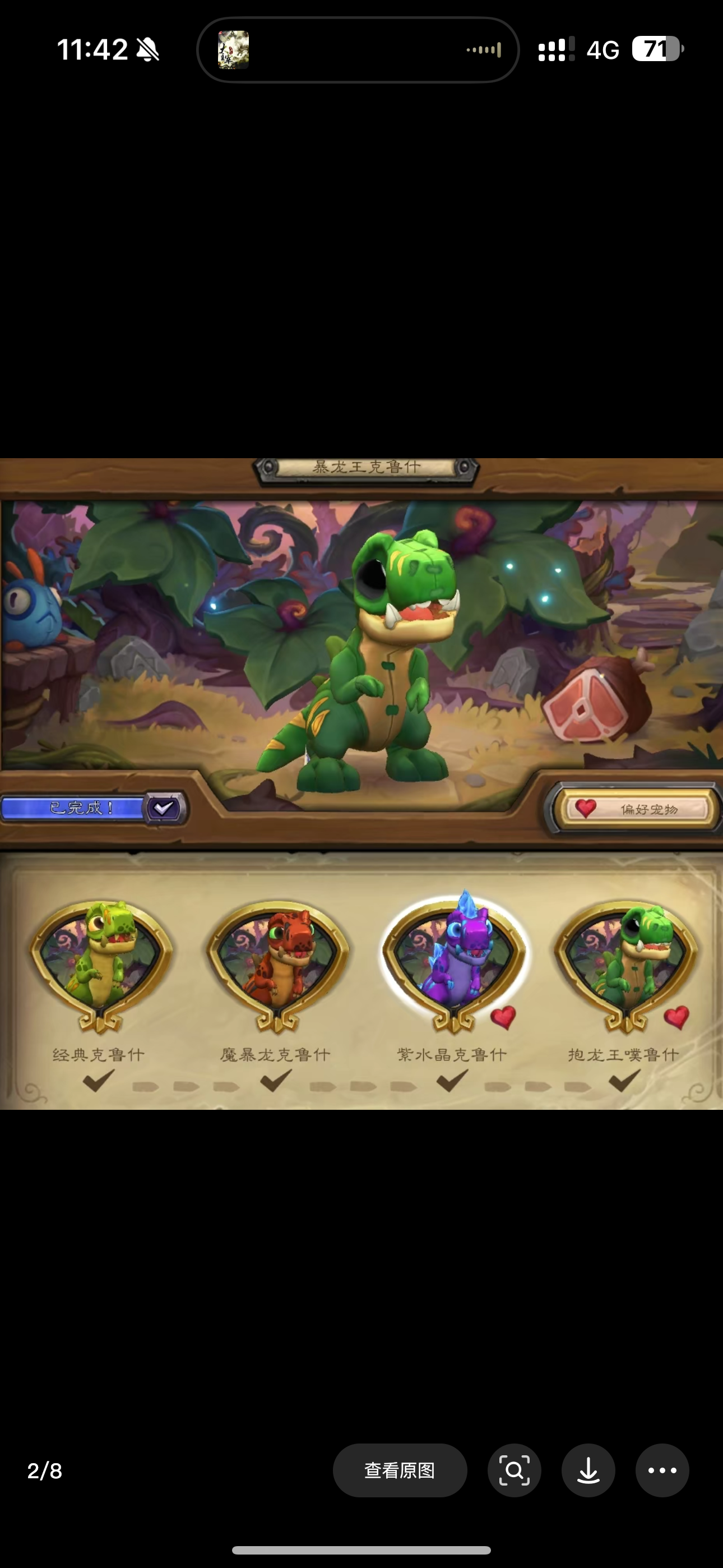Open the image search/scan tool at bottom
Viewport: 723px width, 1568px height.
[515, 1470]
